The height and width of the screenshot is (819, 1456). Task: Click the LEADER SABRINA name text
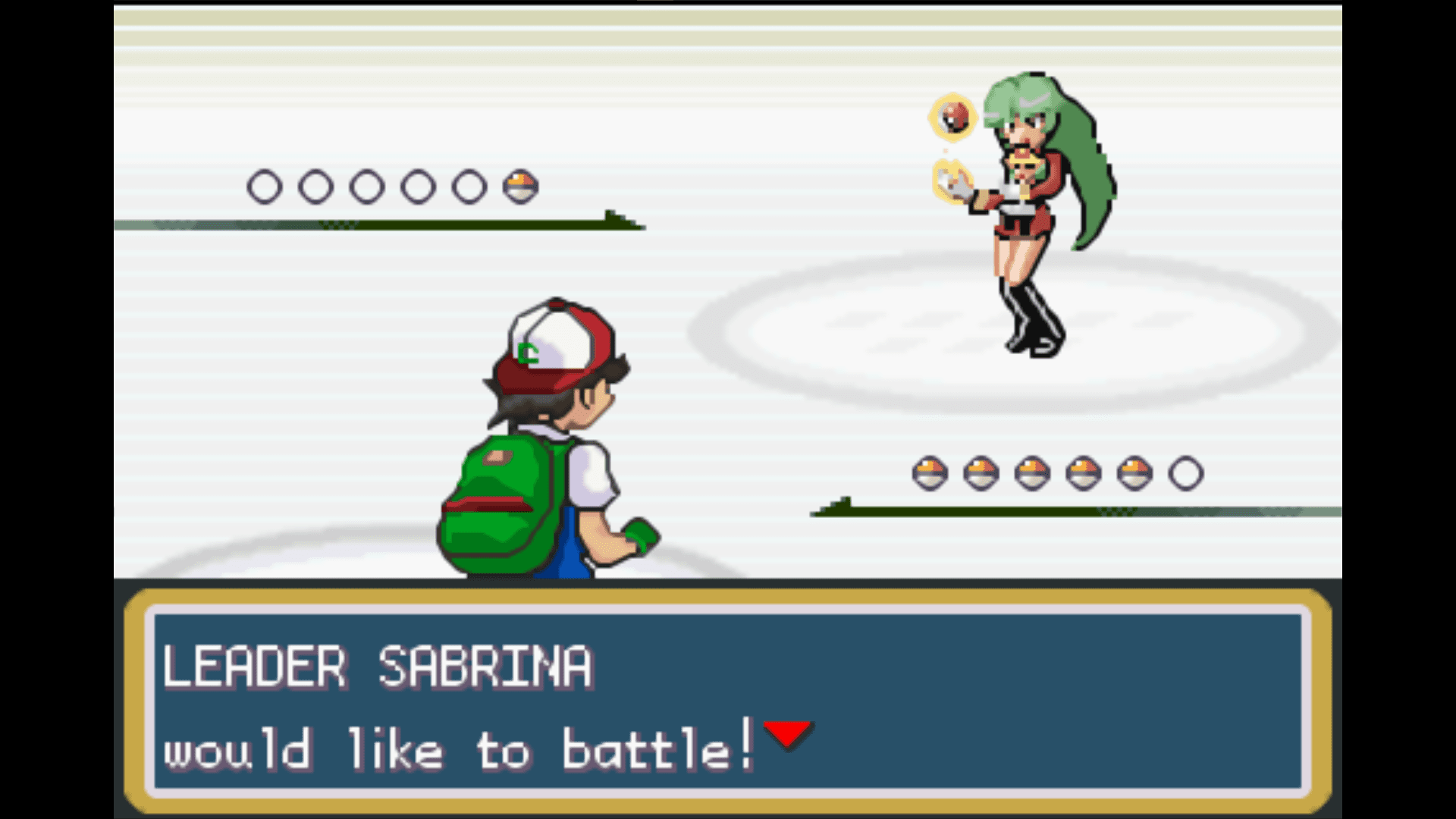click(379, 666)
